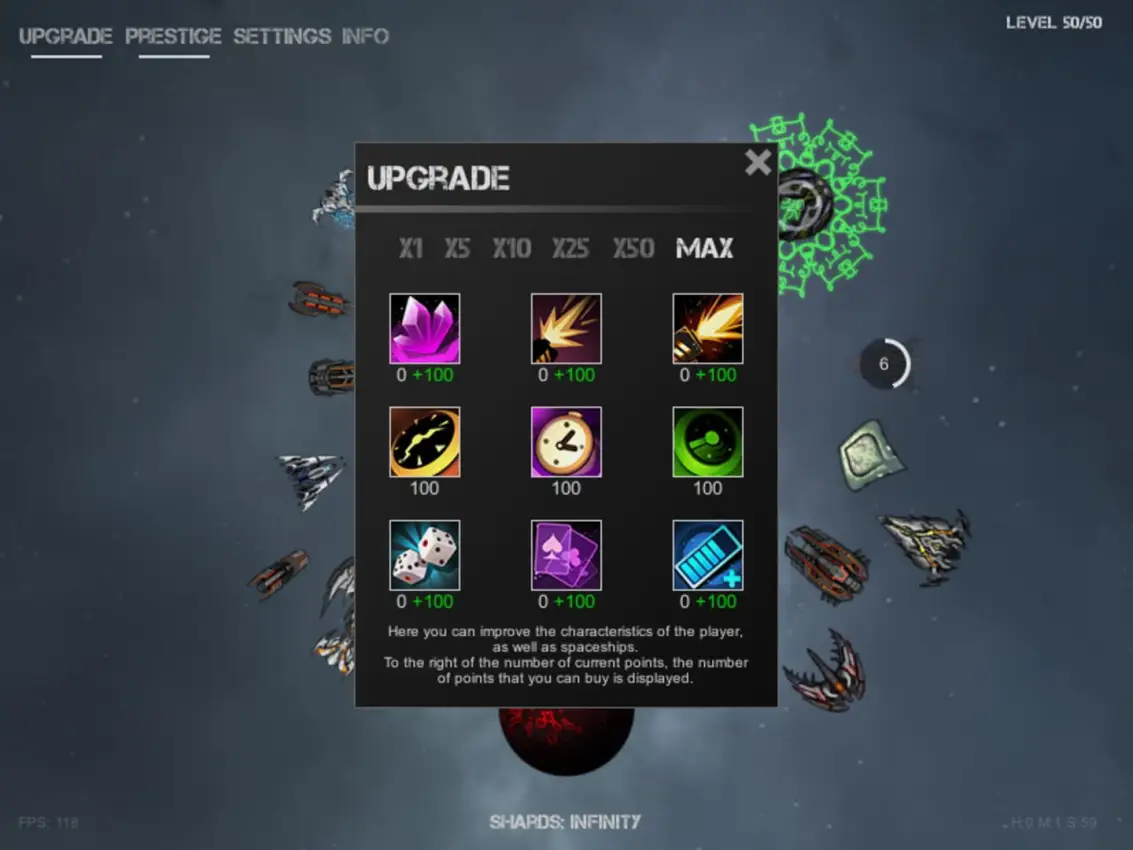The image size is (1133, 850).
Task: Open the Settings menu
Action: [x=282, y=37]
